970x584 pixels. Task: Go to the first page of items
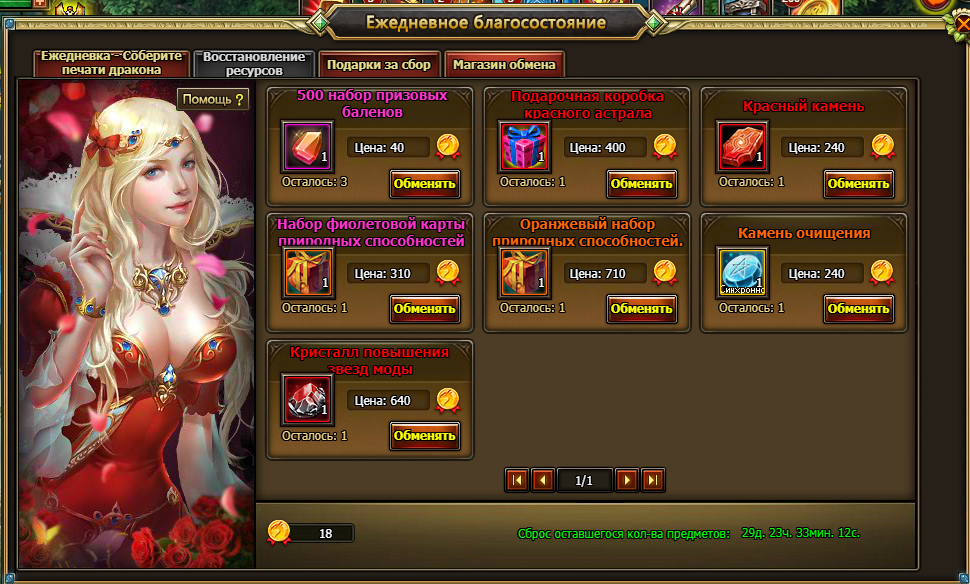[x=517, y=480]
